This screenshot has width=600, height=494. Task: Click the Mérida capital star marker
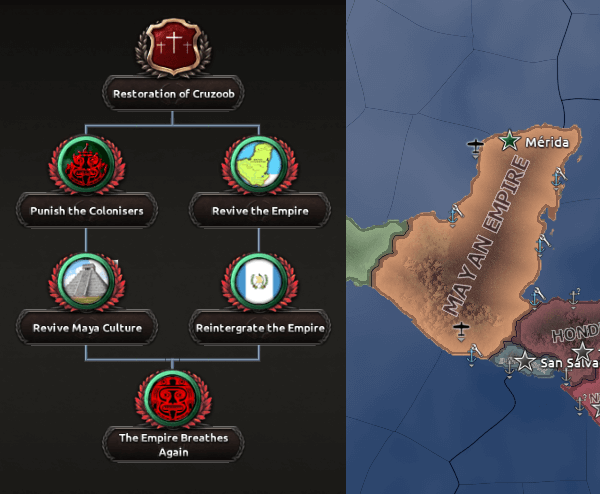tap(510, 141)
